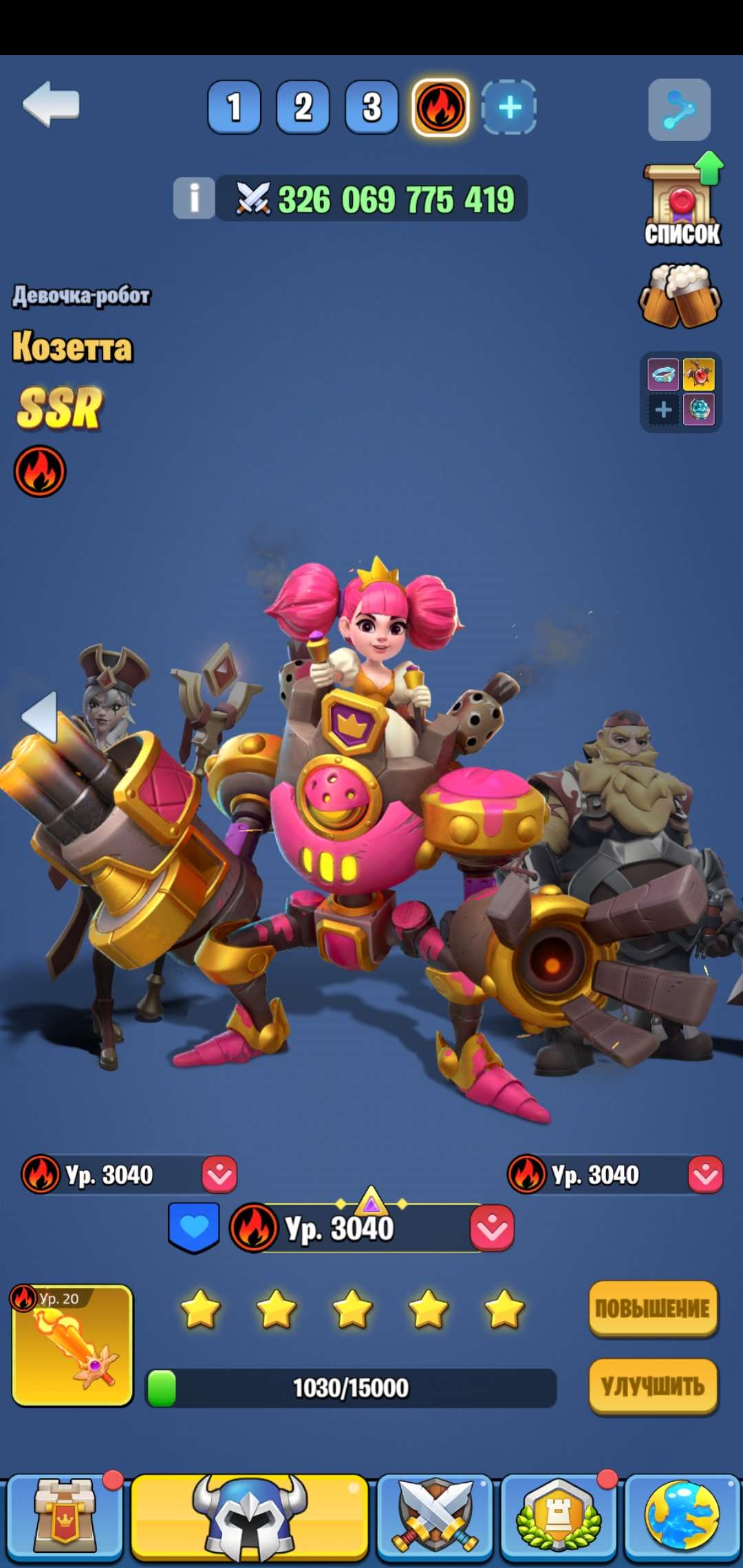Switch to team preset 3

(x=371, y=107)
